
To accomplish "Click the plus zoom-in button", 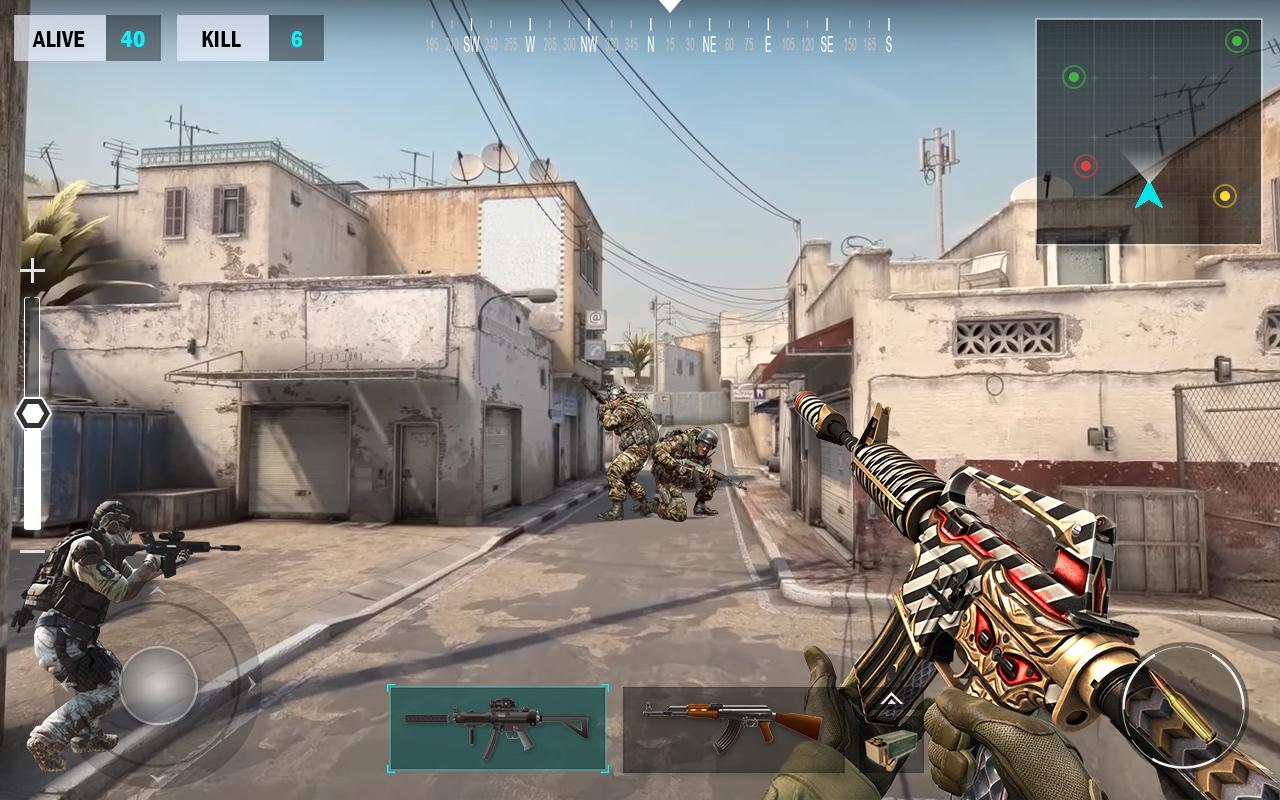I will tap(32, 271).
